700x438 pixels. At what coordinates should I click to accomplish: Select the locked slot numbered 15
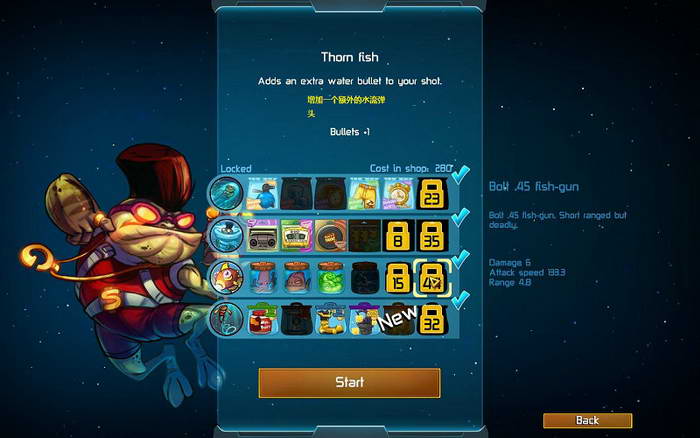click(398, 278)
